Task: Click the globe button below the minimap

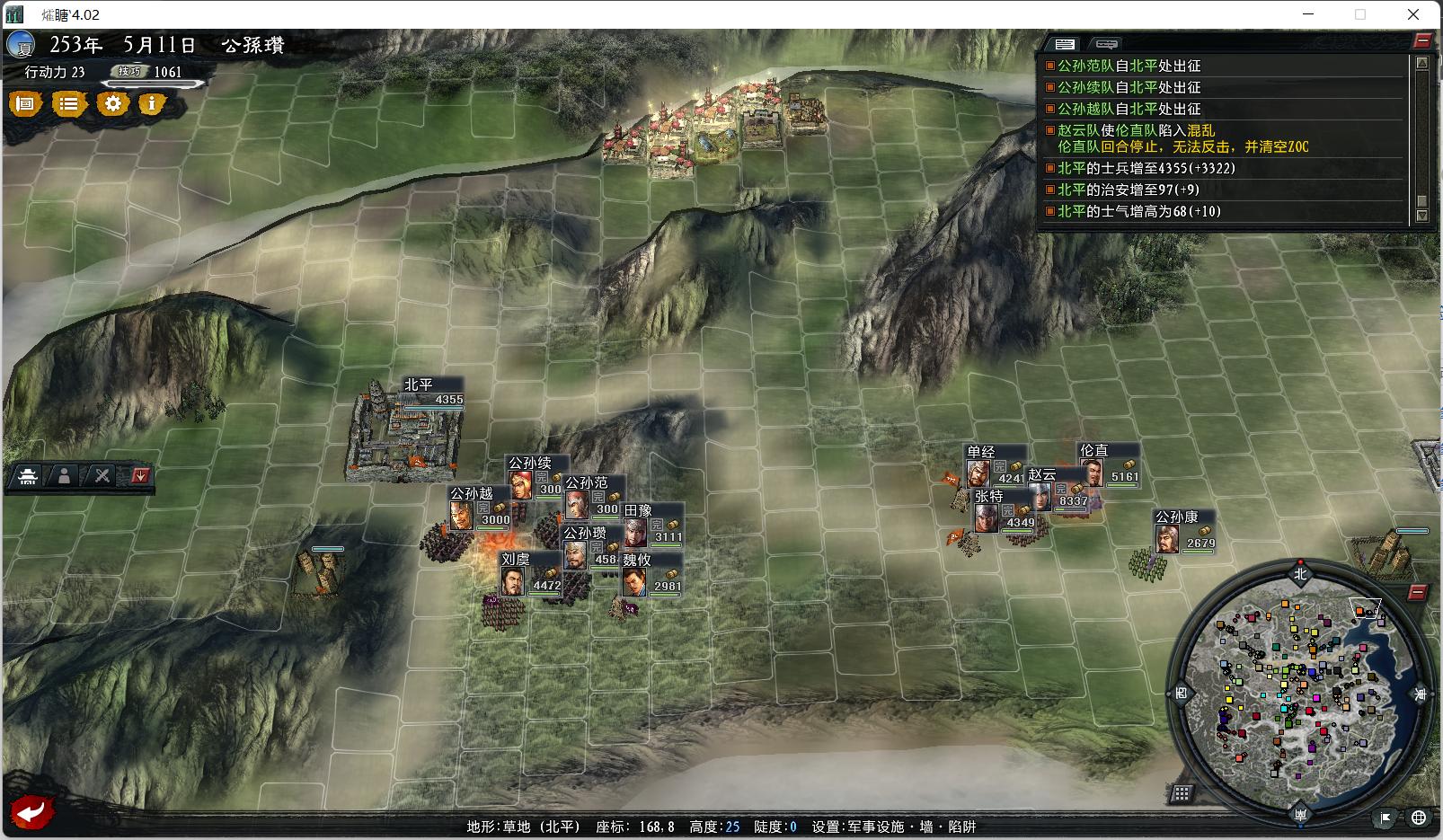Action: click(x=1419, y=818)
